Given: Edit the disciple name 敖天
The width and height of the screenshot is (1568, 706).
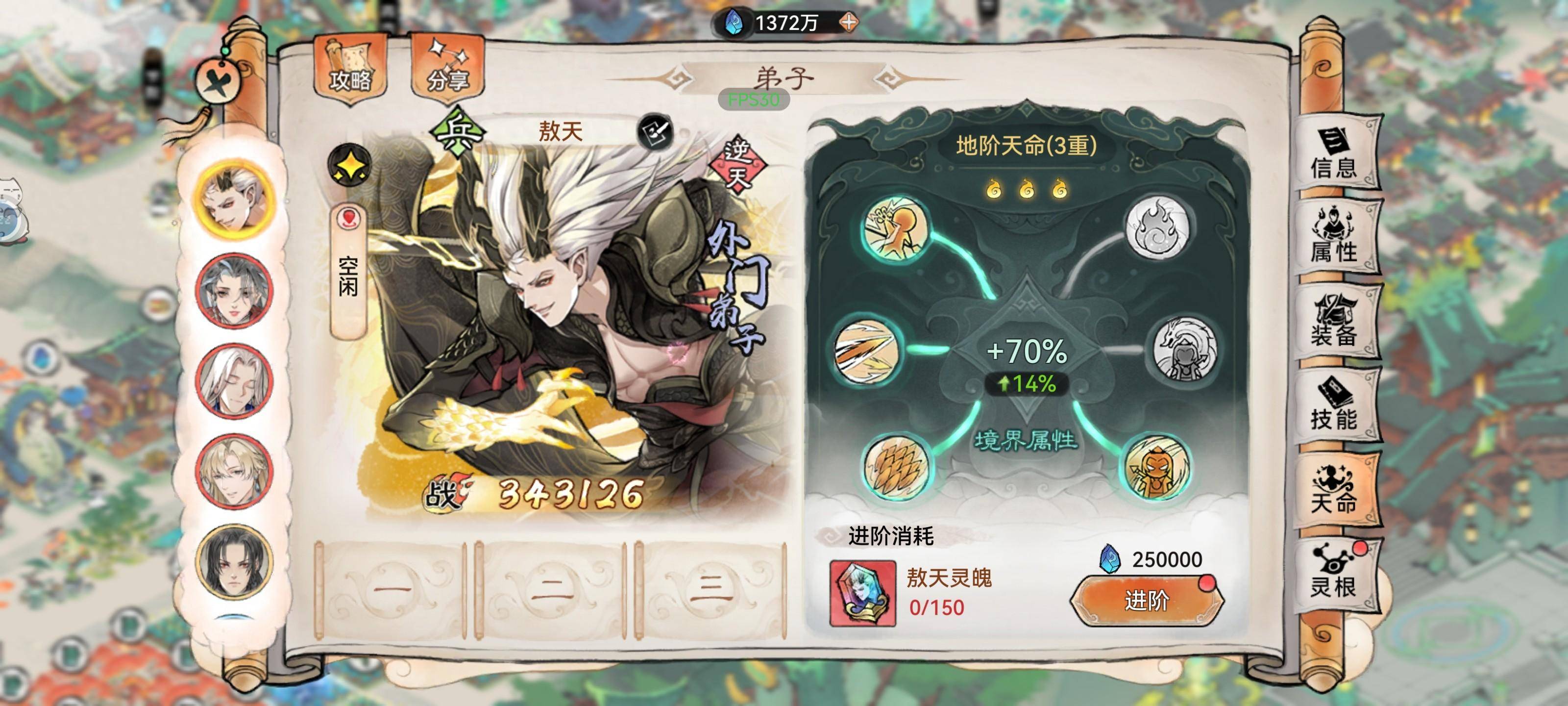Looking at the screenshot, I should point(655,132).
